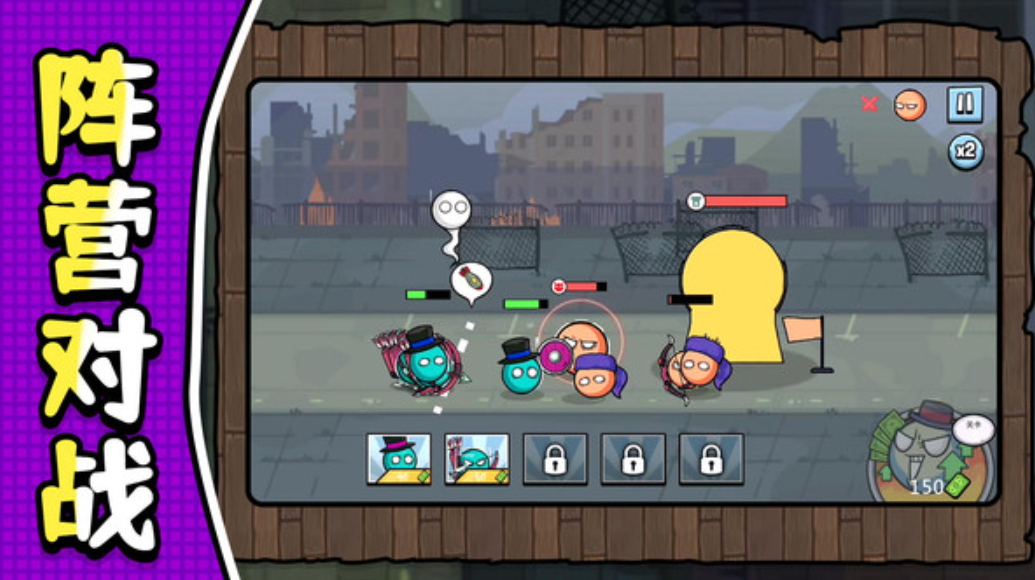Image resolution: width=1035 pixels, height=580 pixels.
Task: Click the orange enemy face icon
Action: (909, 105)
